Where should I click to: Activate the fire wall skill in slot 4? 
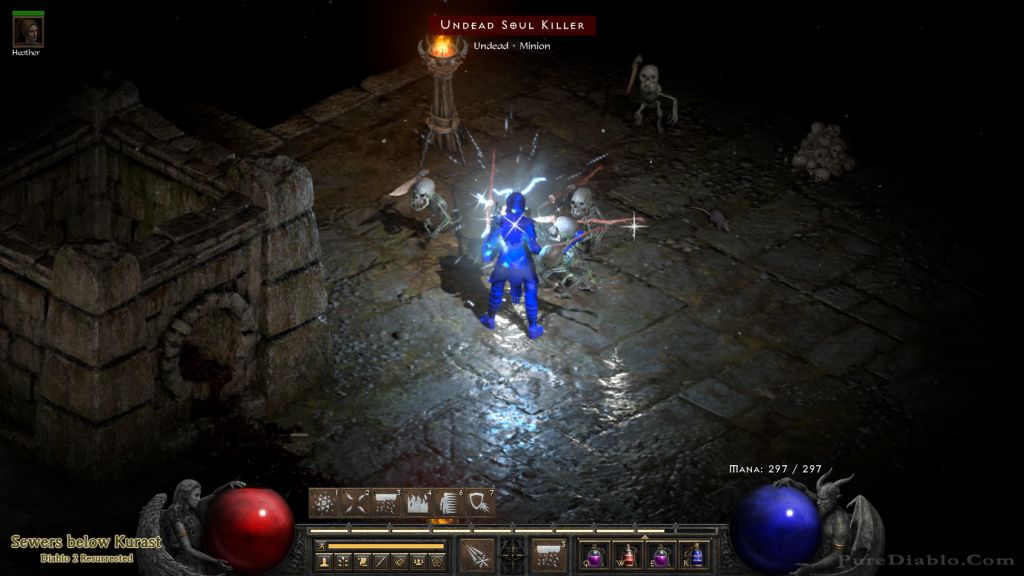417,502
